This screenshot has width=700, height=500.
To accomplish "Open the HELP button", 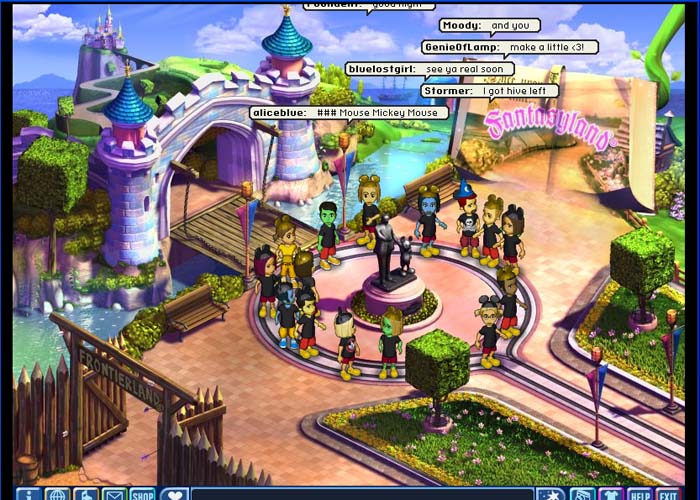I will pyautogui.click(x=639, y=494).
